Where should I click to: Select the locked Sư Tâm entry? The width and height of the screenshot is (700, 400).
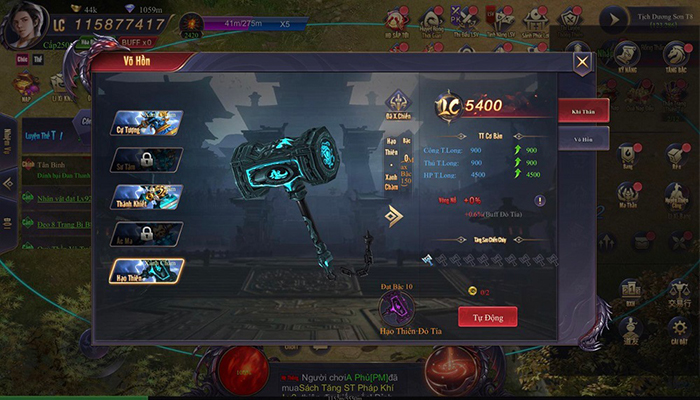click(146, 160)
